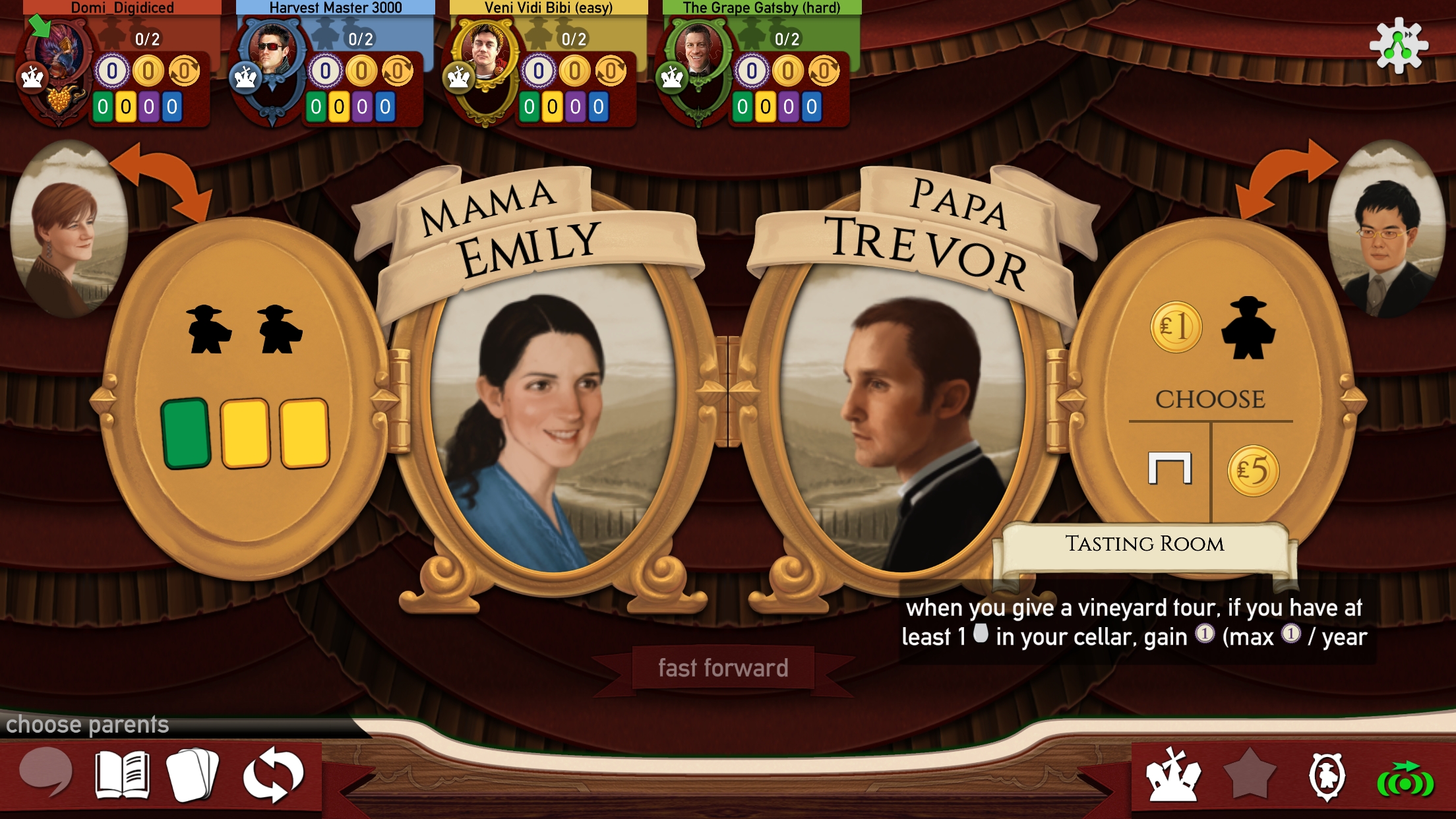Viewport: 1456px width, 819px height.
Task: Select the Mama Emily portrait
Action: (x=553, y=415)
